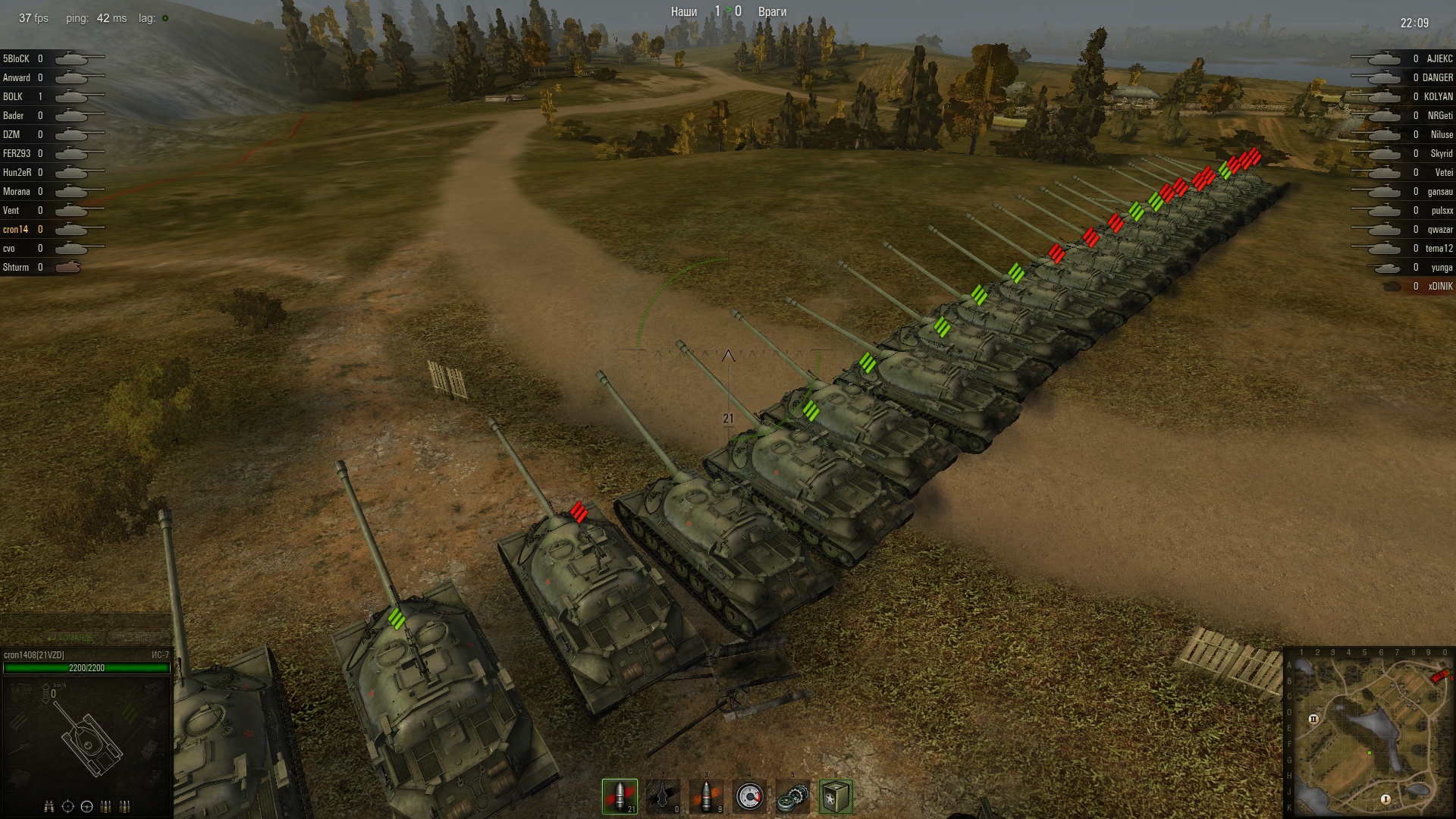
Task: Activate the star-marked crate consumable
Action: pos(836,796)
